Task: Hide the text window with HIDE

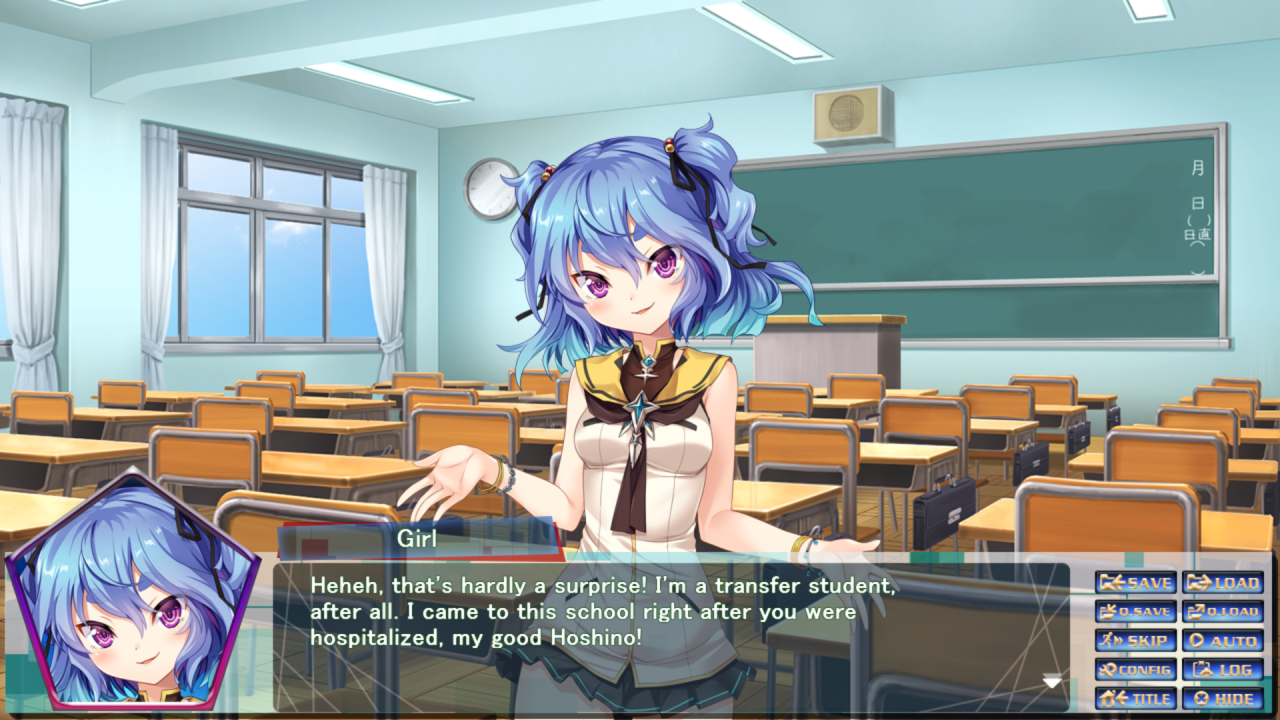Action: tap(1223, 699)
